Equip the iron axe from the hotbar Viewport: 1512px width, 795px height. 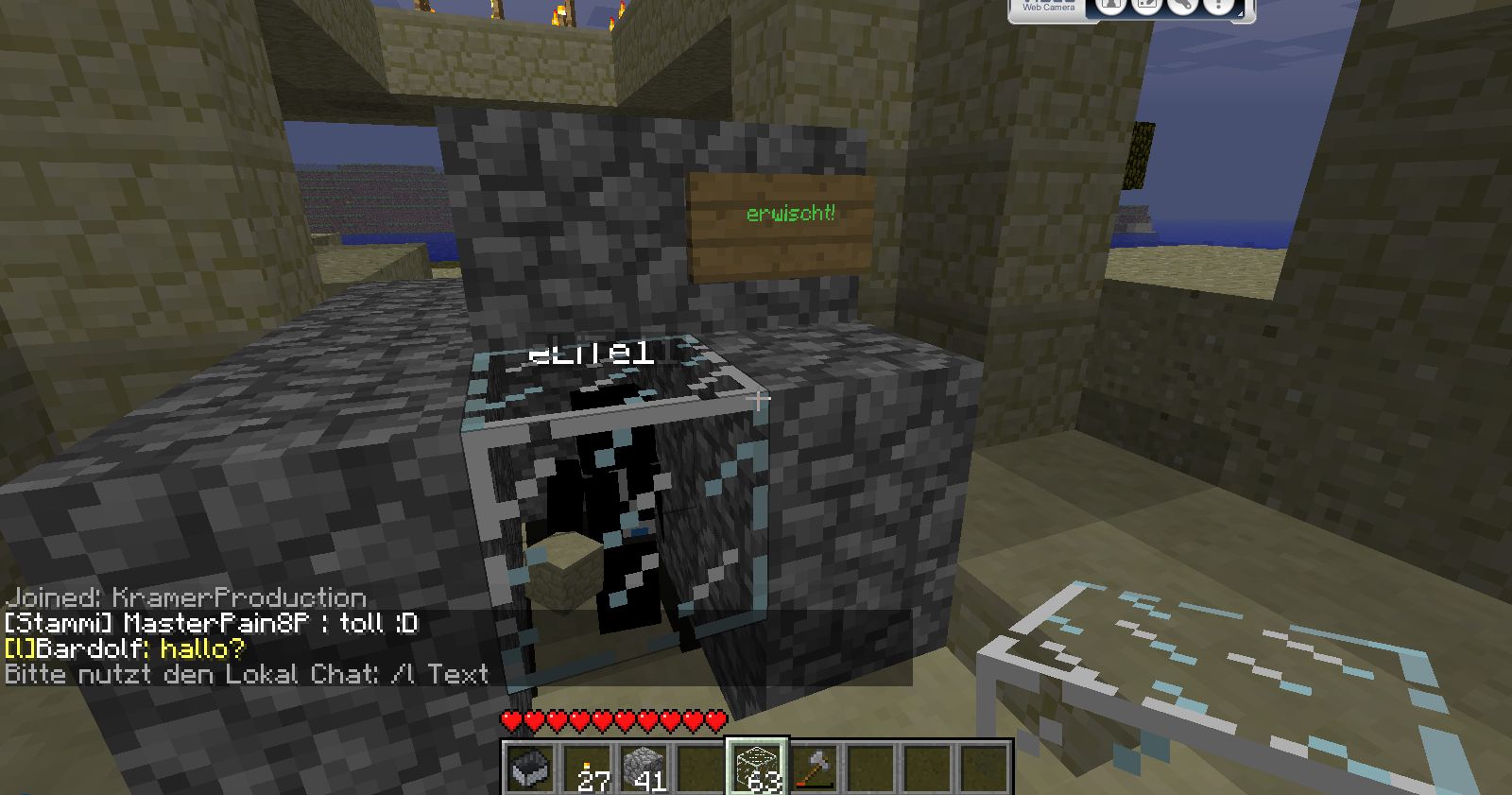814,767
